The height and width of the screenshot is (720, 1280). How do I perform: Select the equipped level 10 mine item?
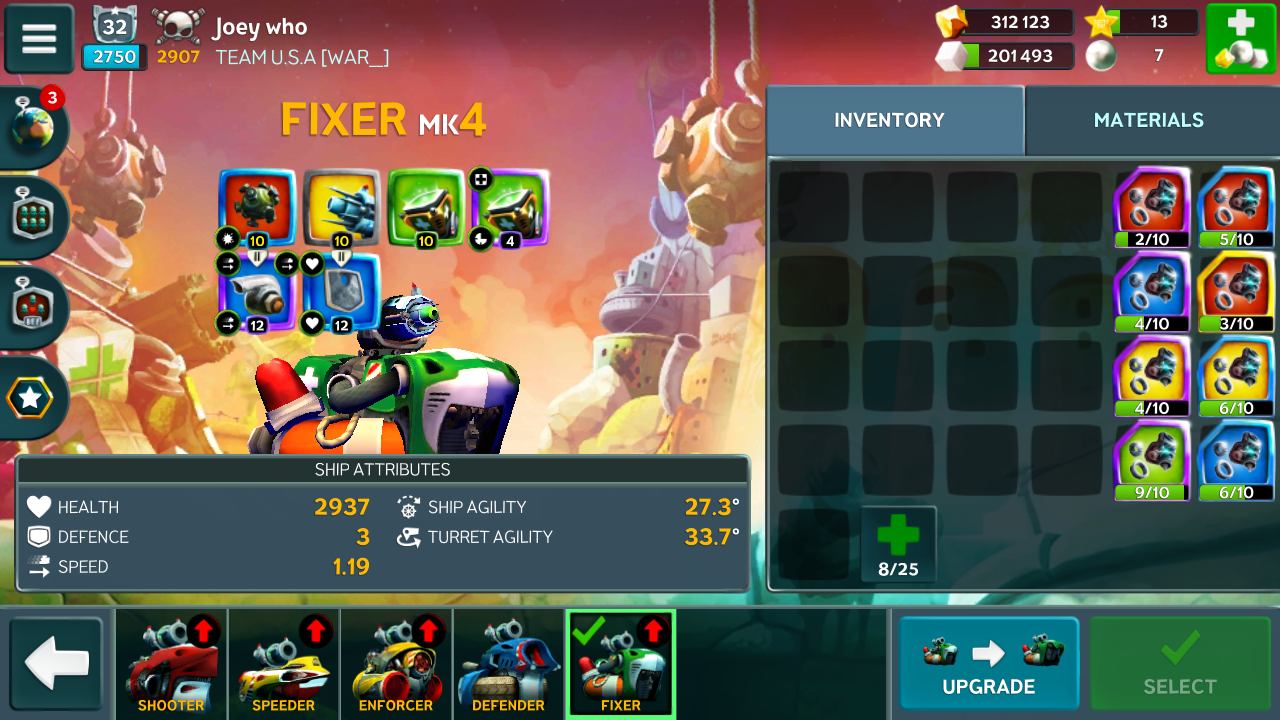coord(257,207)
